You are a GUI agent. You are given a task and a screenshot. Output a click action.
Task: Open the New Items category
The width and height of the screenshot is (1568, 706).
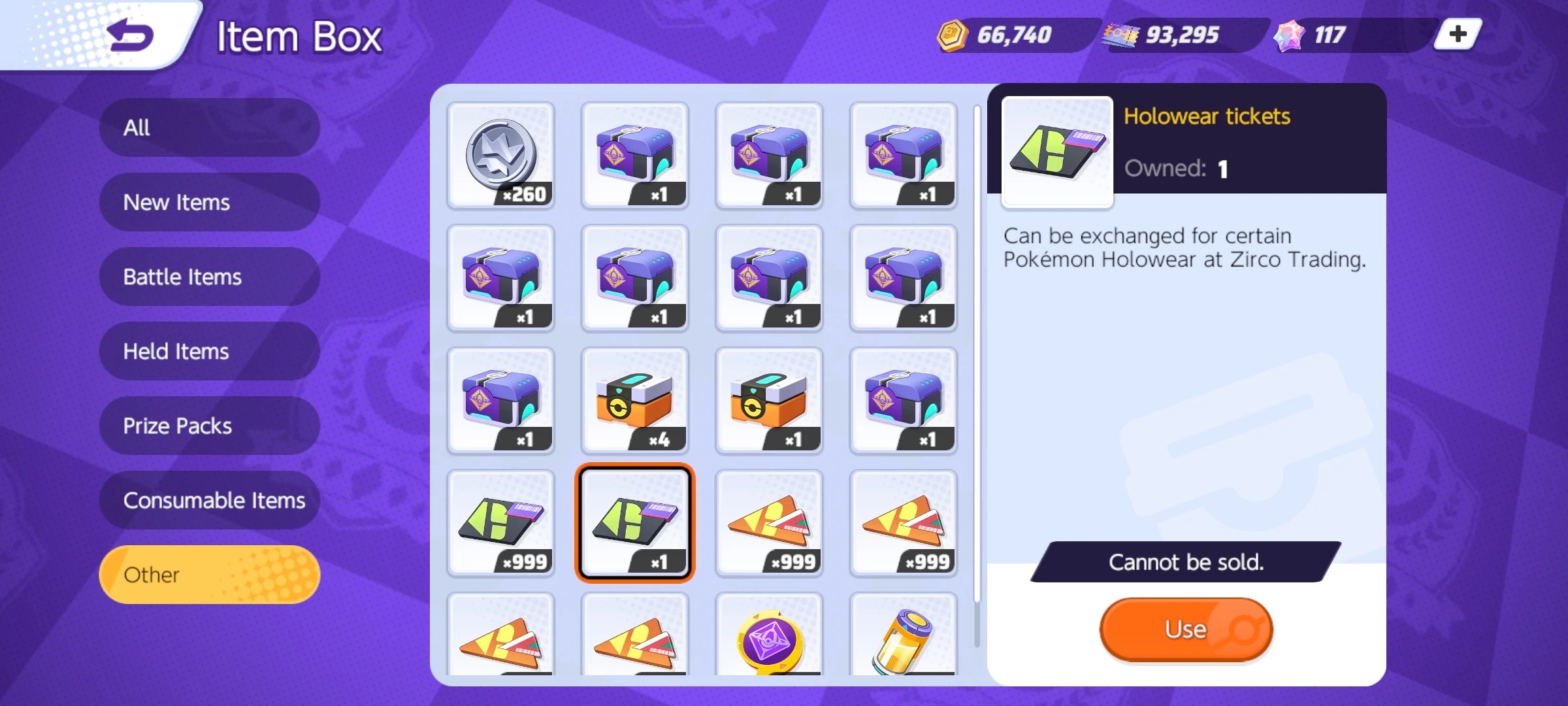point(209,202)
